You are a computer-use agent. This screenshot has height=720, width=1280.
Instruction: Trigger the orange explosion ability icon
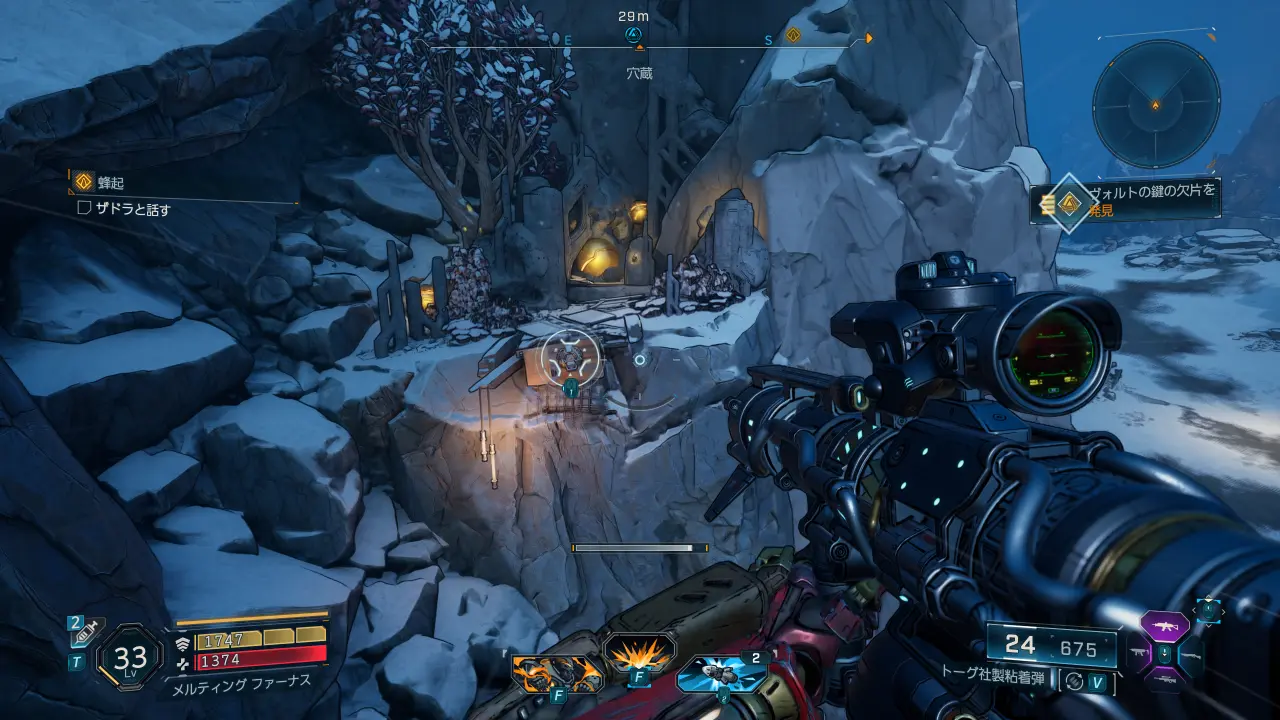pyautogui.click(x=638, y=658)
